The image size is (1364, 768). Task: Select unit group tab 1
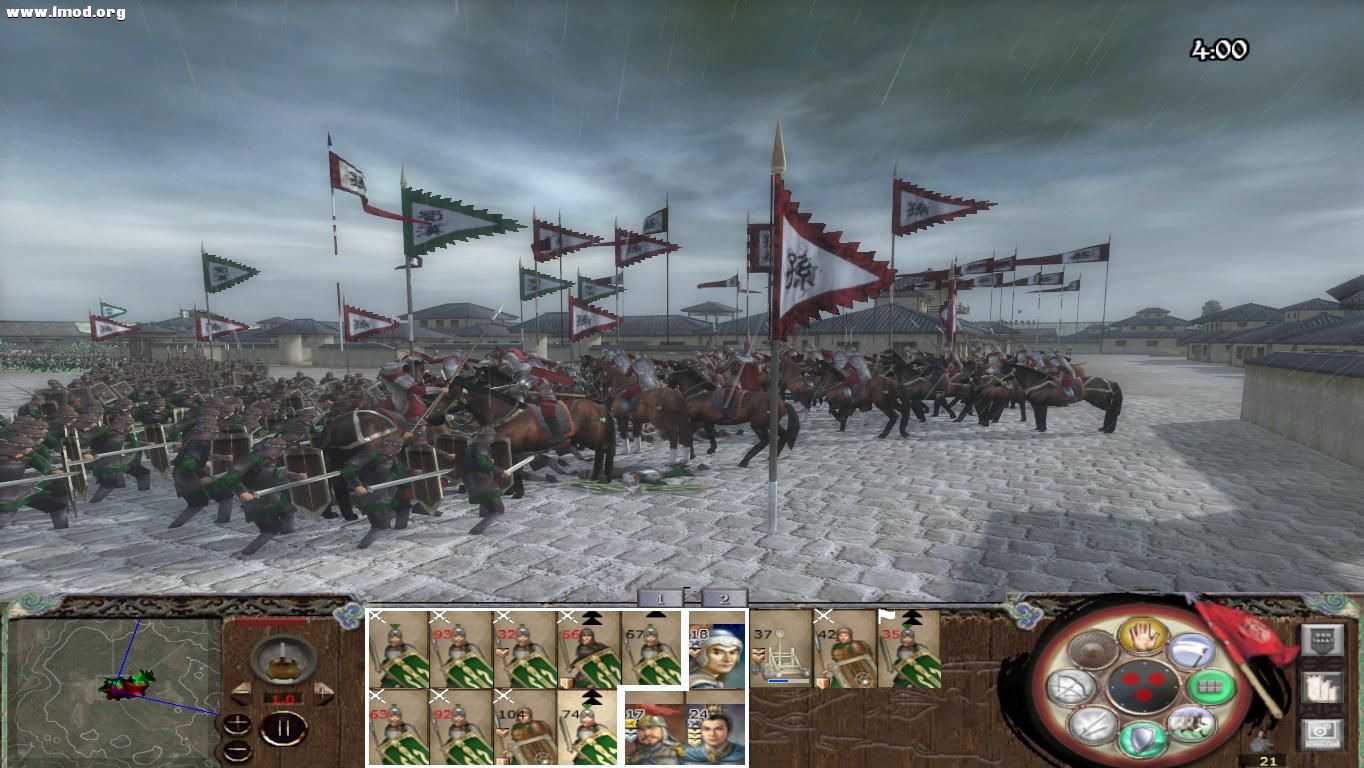pos(662,598)
